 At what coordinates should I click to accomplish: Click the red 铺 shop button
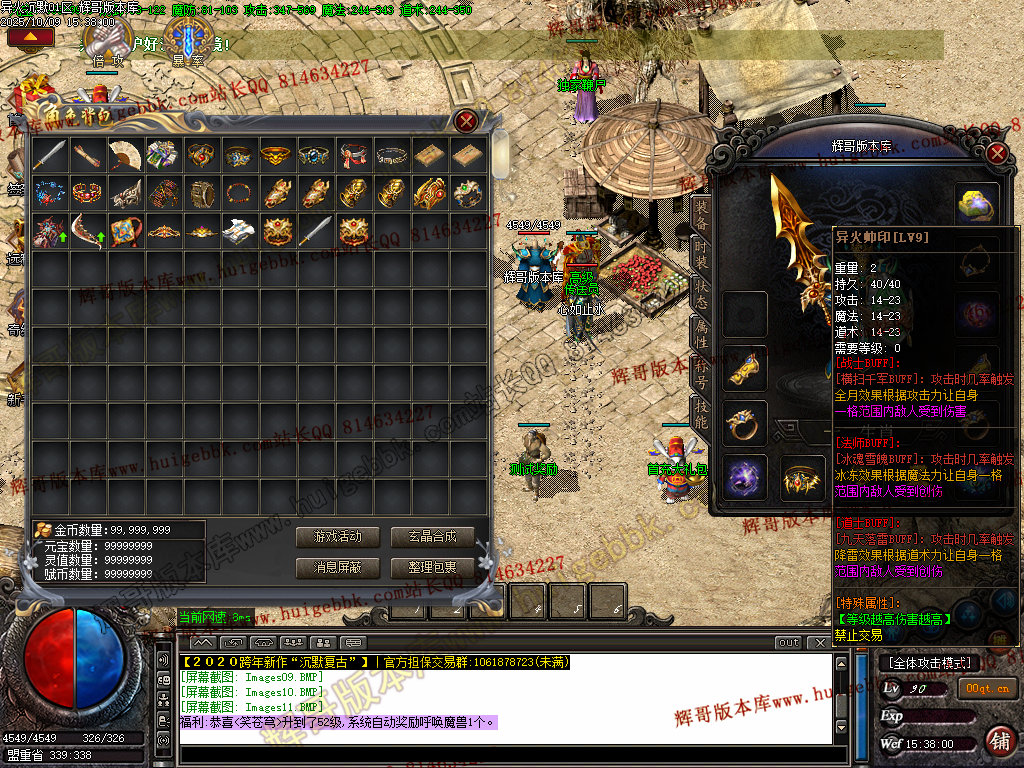997,740
